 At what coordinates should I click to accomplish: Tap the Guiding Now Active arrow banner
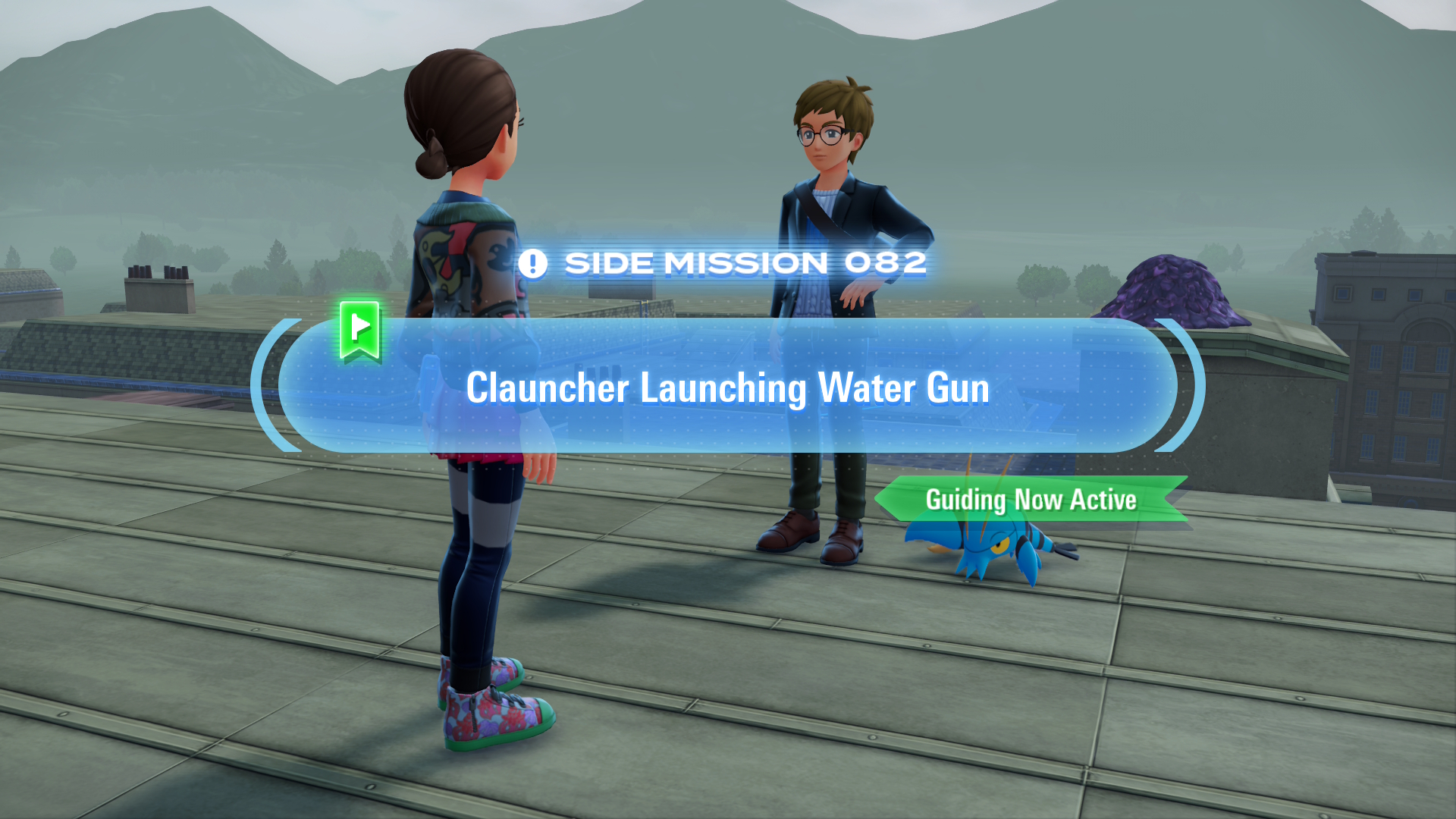1031,500
